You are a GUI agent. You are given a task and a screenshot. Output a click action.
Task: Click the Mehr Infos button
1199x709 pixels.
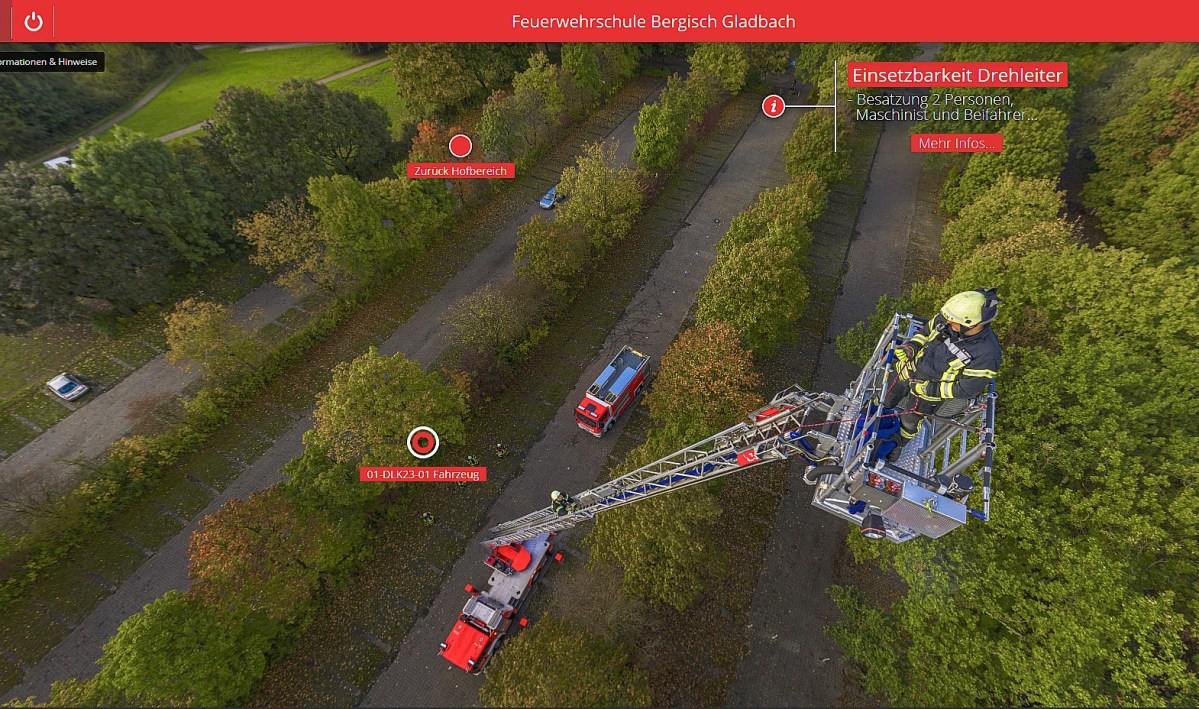tap(956, 143)
